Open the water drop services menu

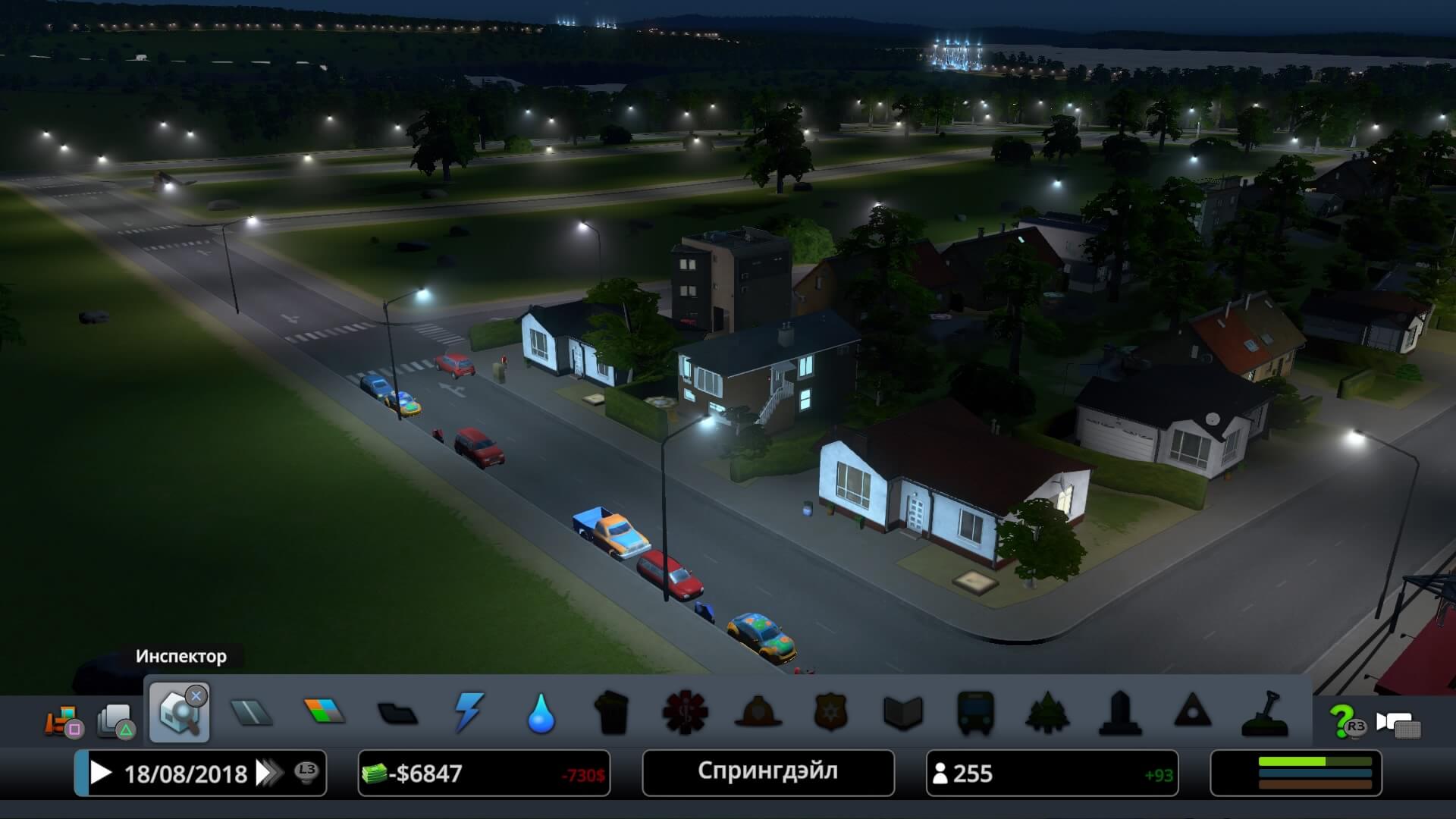tap(541, 714)
